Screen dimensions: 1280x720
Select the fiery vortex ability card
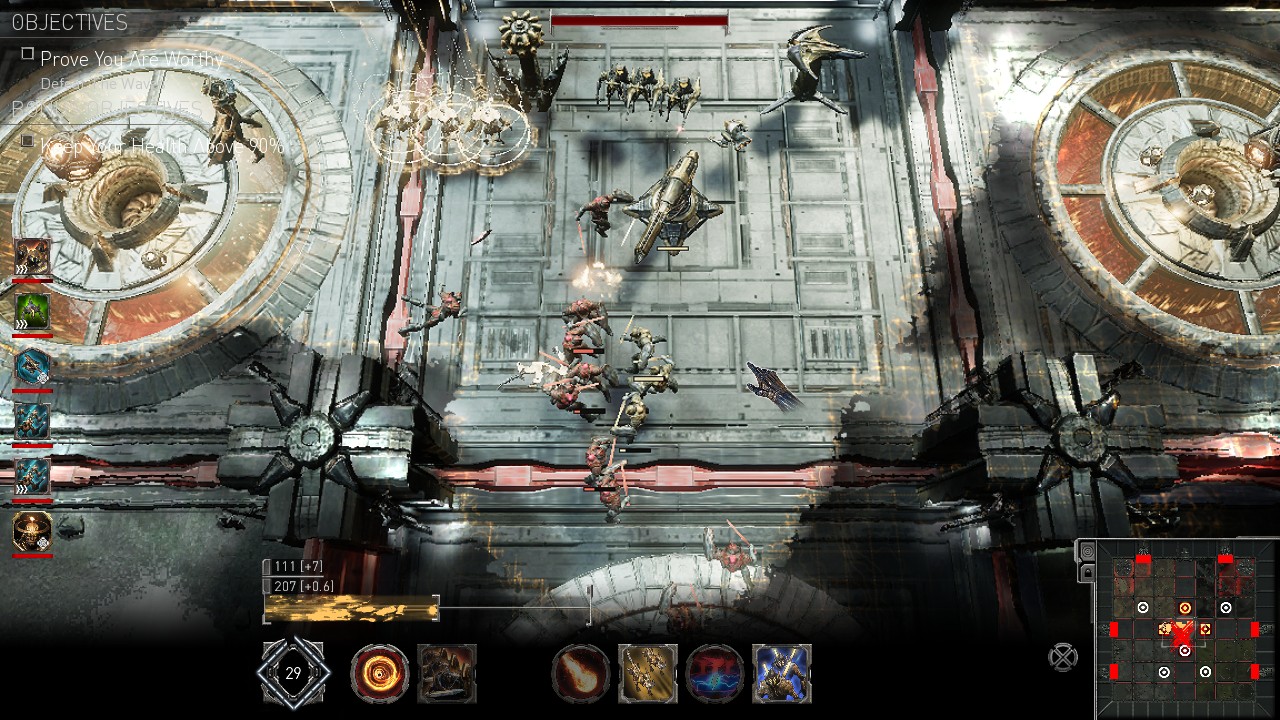point(380,672)
